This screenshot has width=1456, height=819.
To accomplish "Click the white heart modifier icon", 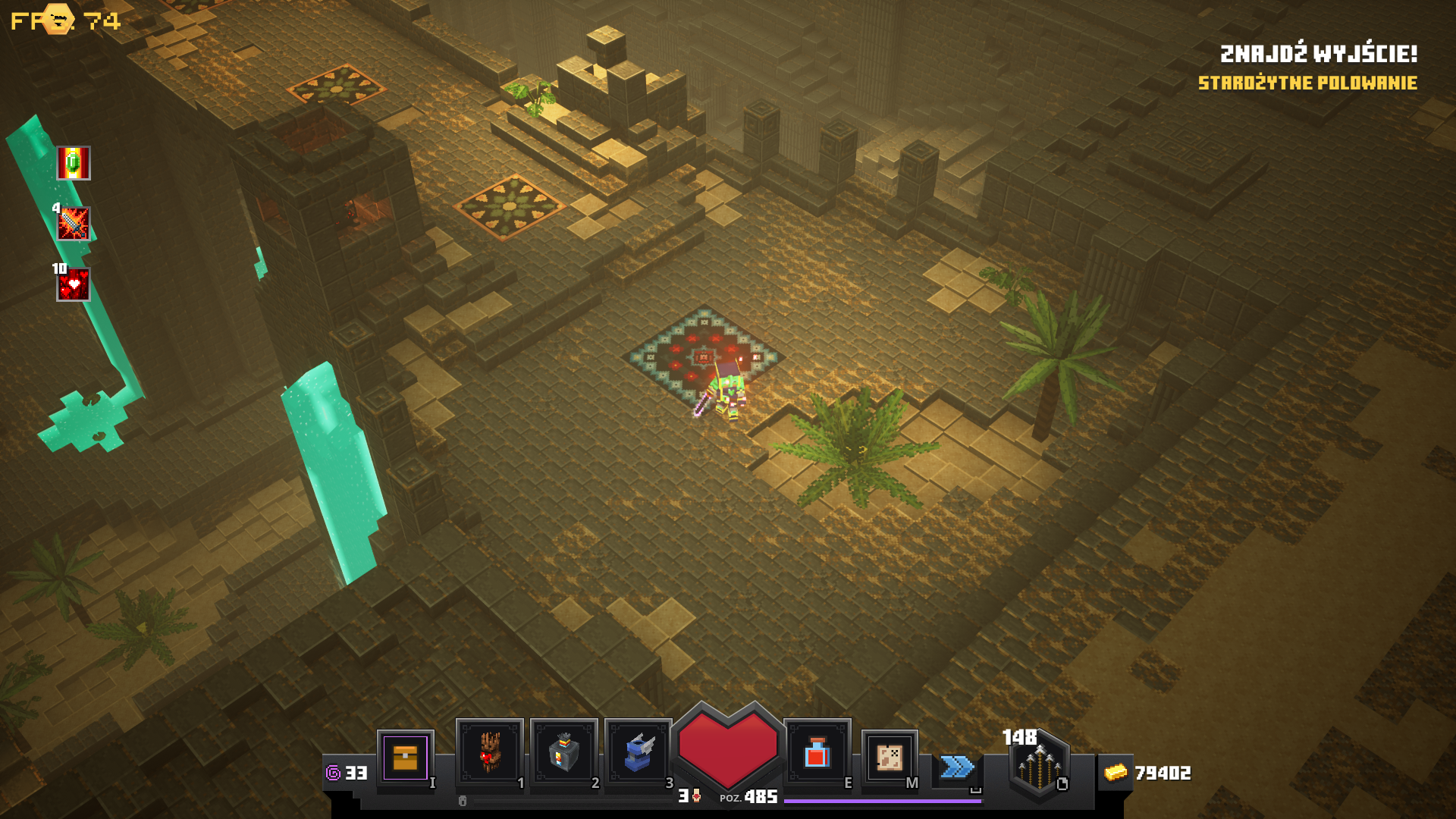I will [x=74, y=284].
